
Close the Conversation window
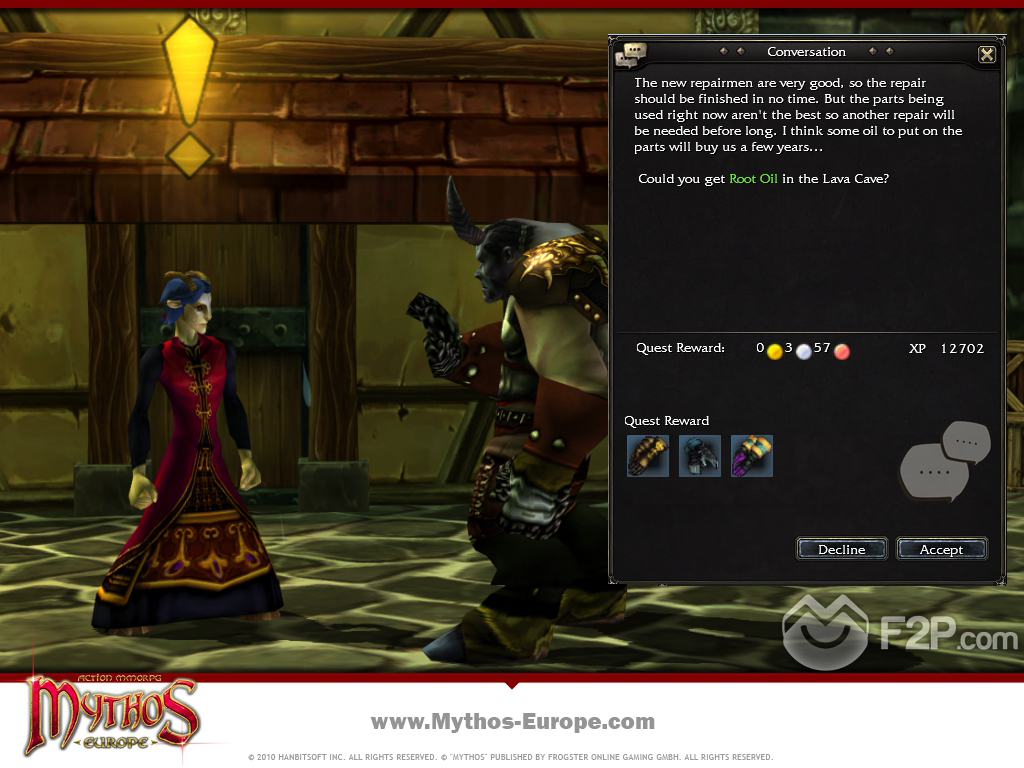pos(986,55)
